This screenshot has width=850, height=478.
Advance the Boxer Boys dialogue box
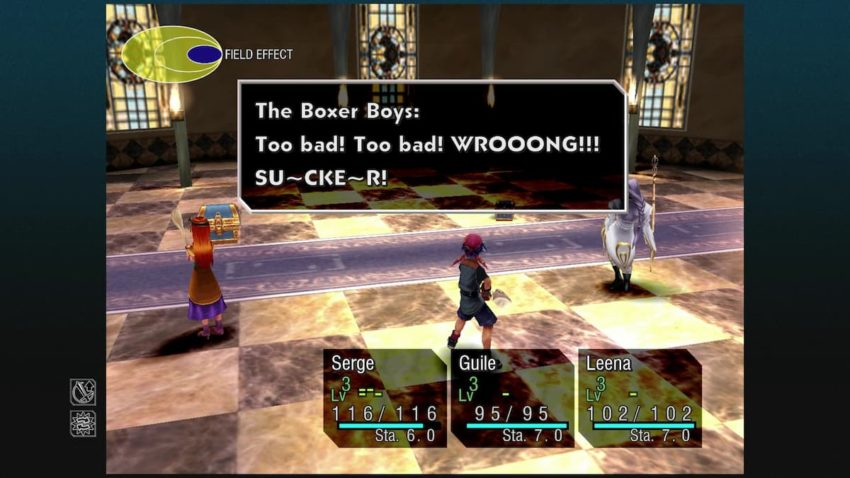pyautogui.click(x=431, y=145)
